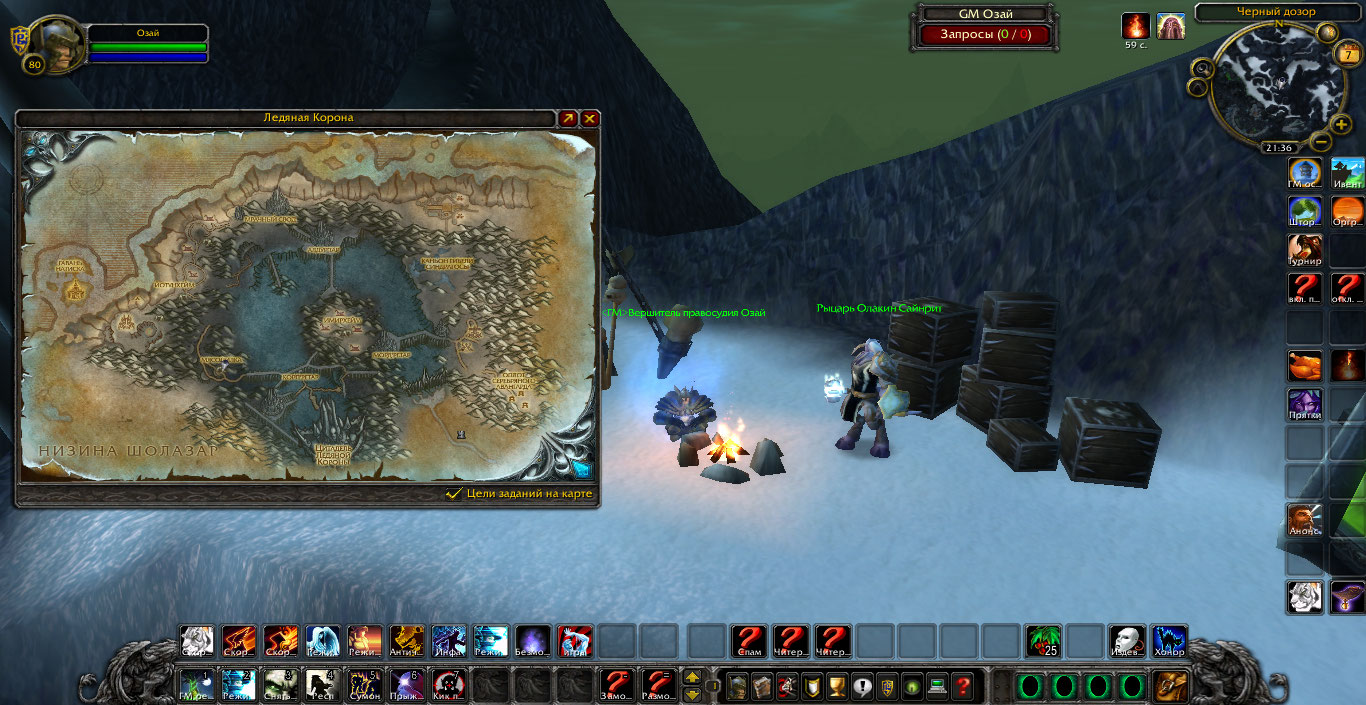Click the Спам question mark macro
Screen dimensions: 1366x705
[749, 641]
